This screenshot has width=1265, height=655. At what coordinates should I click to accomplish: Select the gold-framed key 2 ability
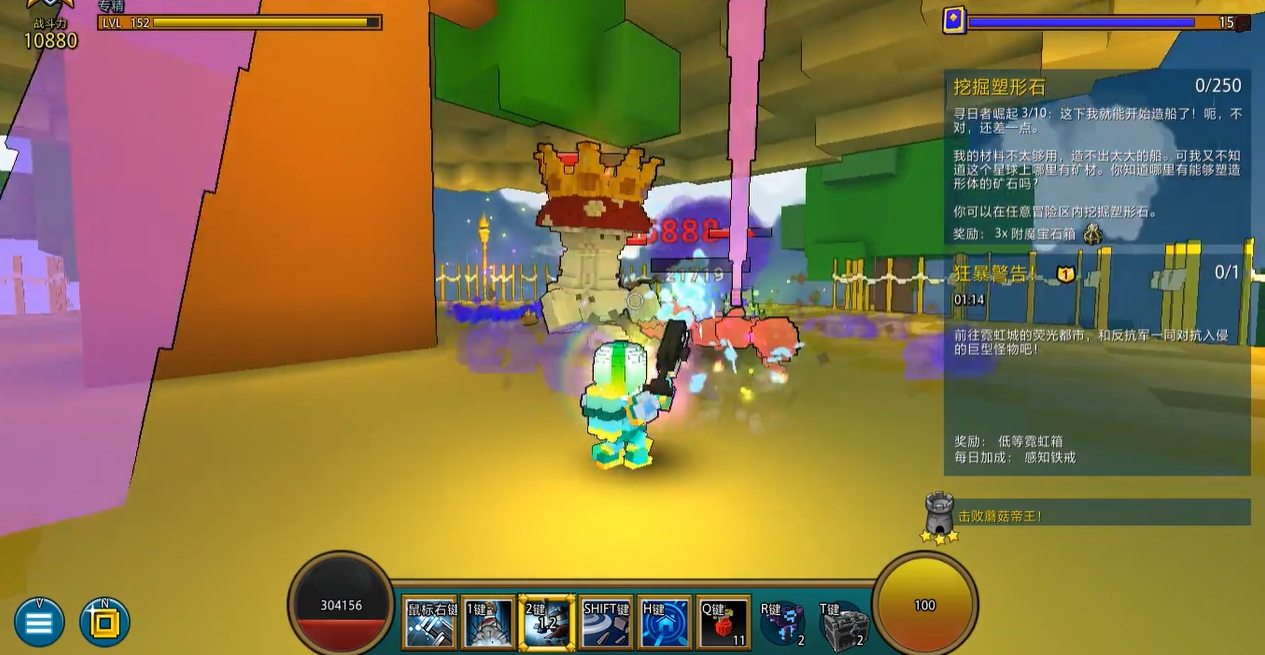pos(547,623)
